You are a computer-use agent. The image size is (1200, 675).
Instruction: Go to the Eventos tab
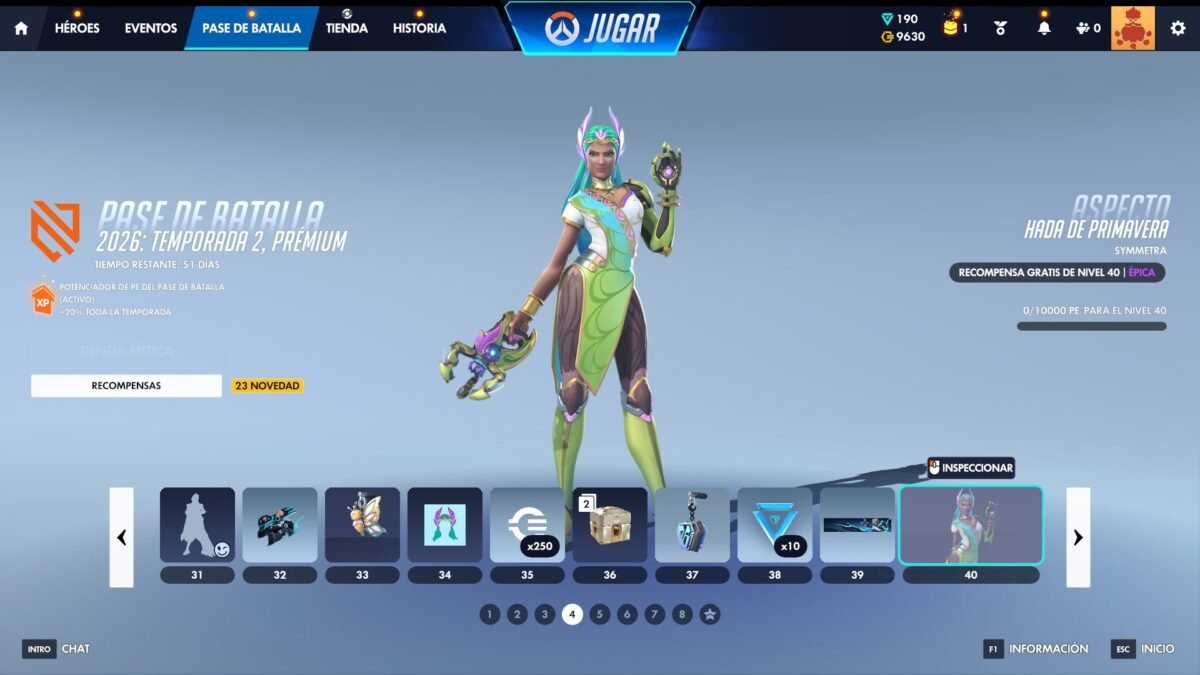tap(151, 28)
